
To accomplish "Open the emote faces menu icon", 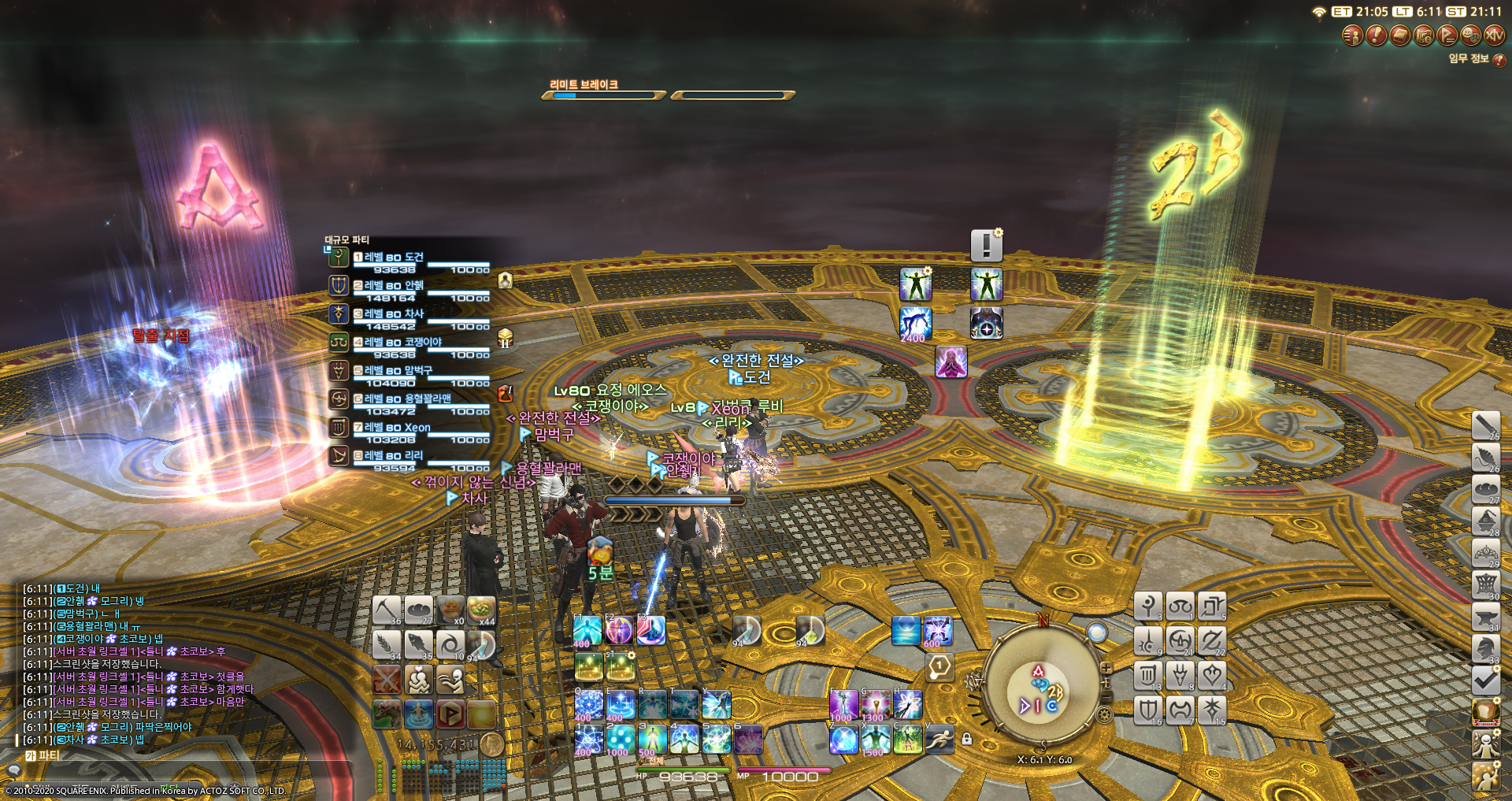I will tap(1470, 35).
